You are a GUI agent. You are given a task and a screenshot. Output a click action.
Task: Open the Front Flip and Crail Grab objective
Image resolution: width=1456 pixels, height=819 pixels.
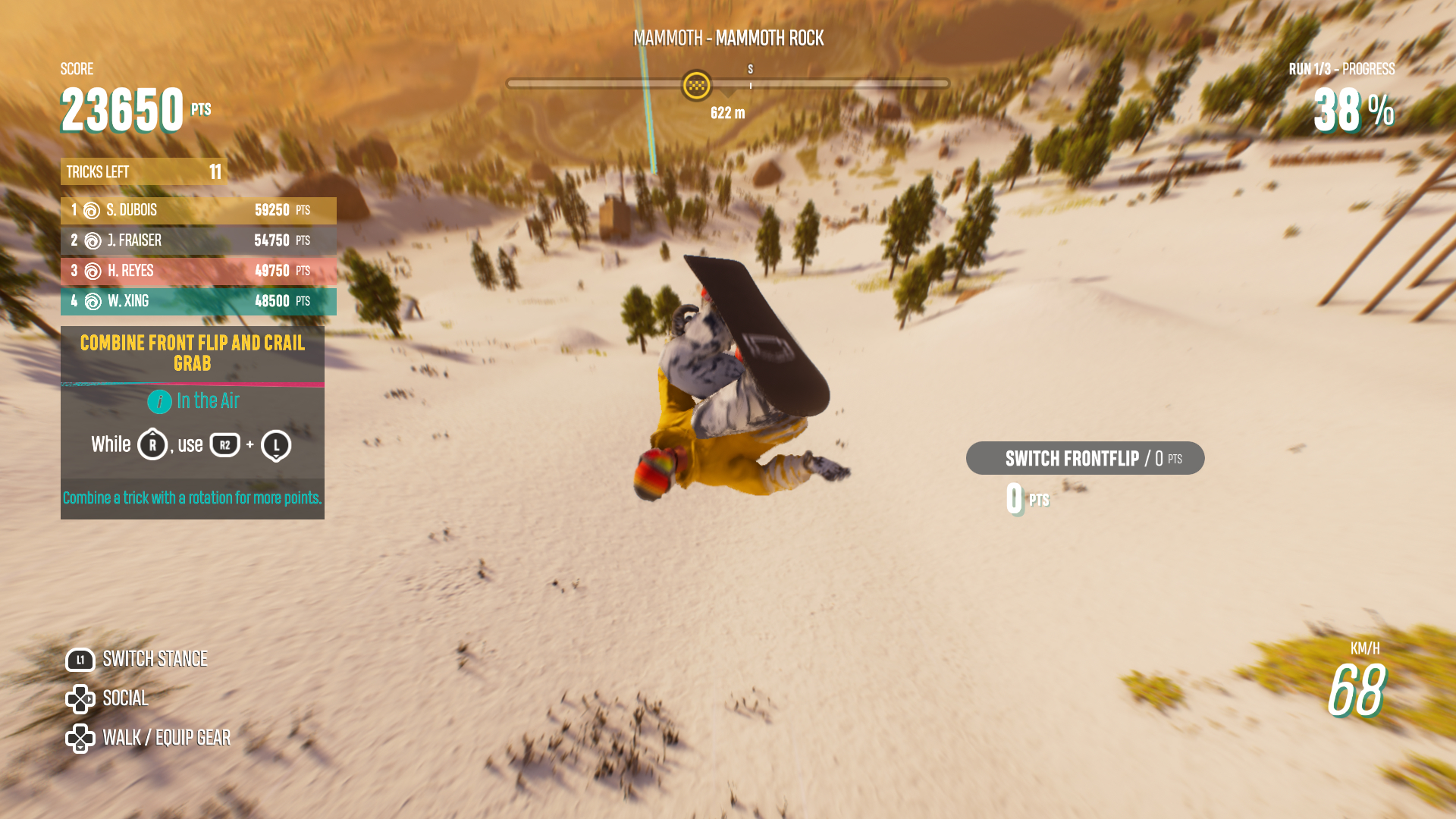[193, 353]
